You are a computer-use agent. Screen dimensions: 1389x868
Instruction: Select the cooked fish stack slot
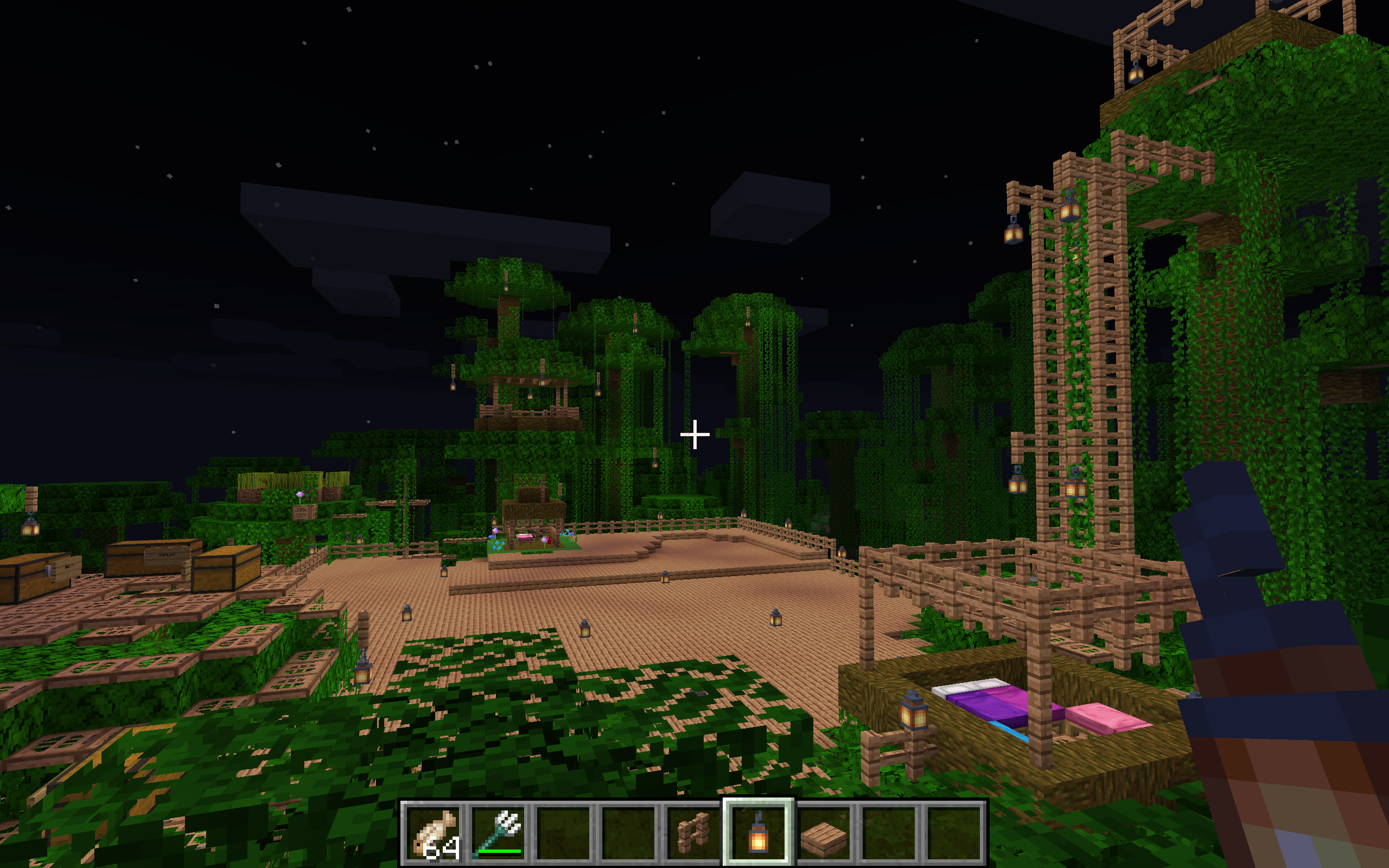(435, 833)
